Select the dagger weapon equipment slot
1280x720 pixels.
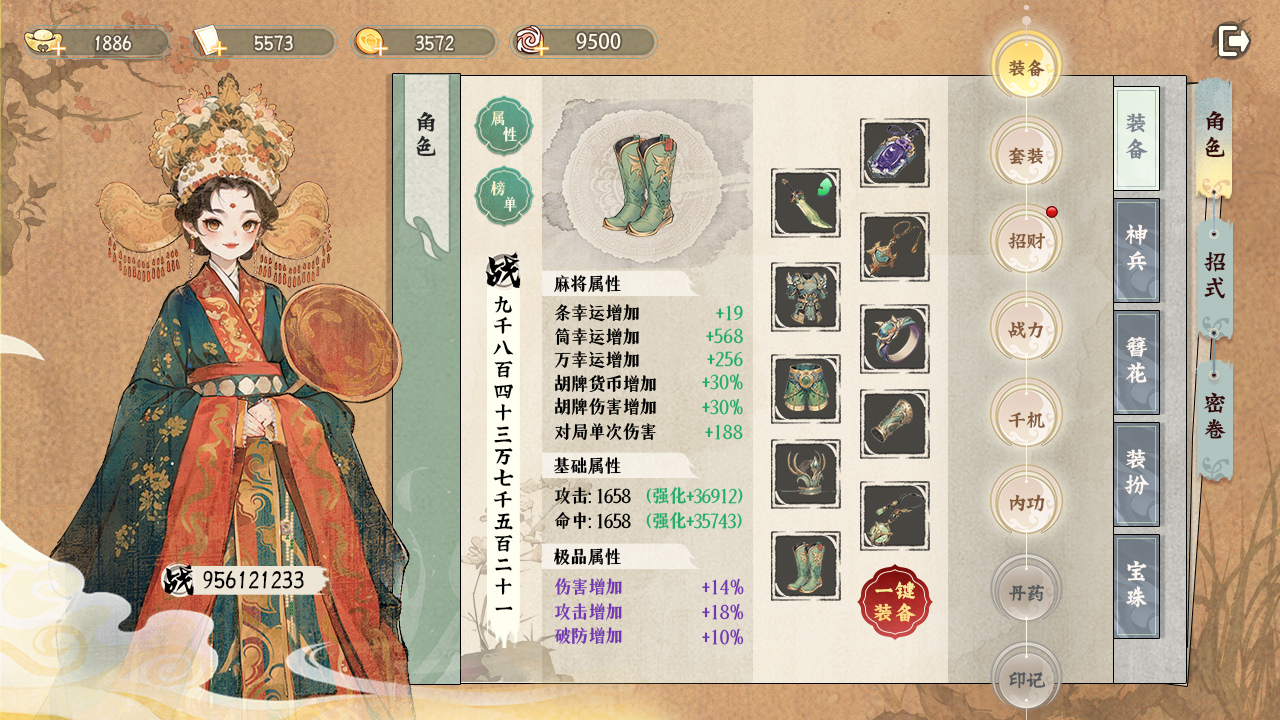805,203
